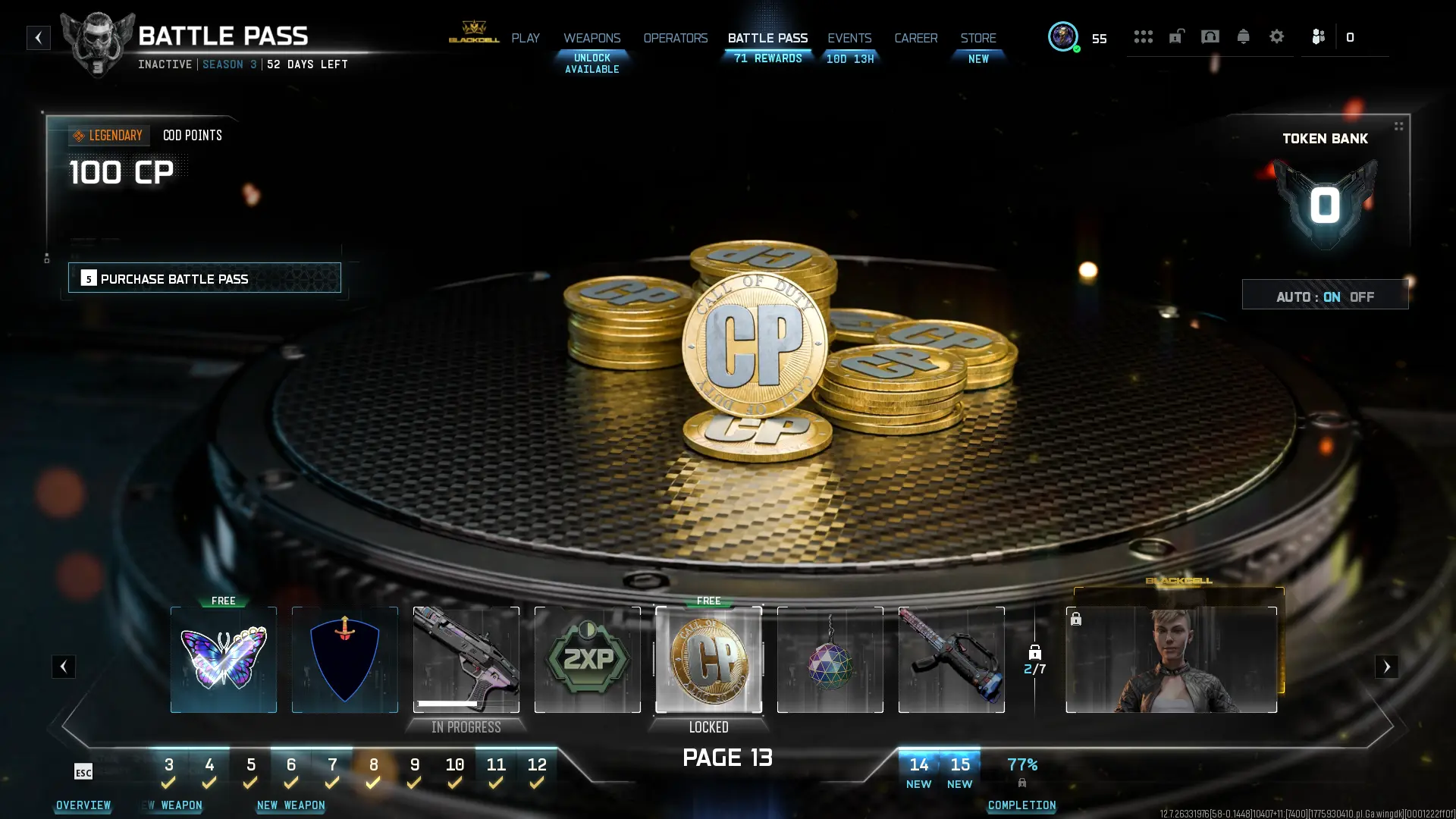1456x819 pixels.
Task: Show the next rewards with right arrow
Action: click(x=1386, y=667)
